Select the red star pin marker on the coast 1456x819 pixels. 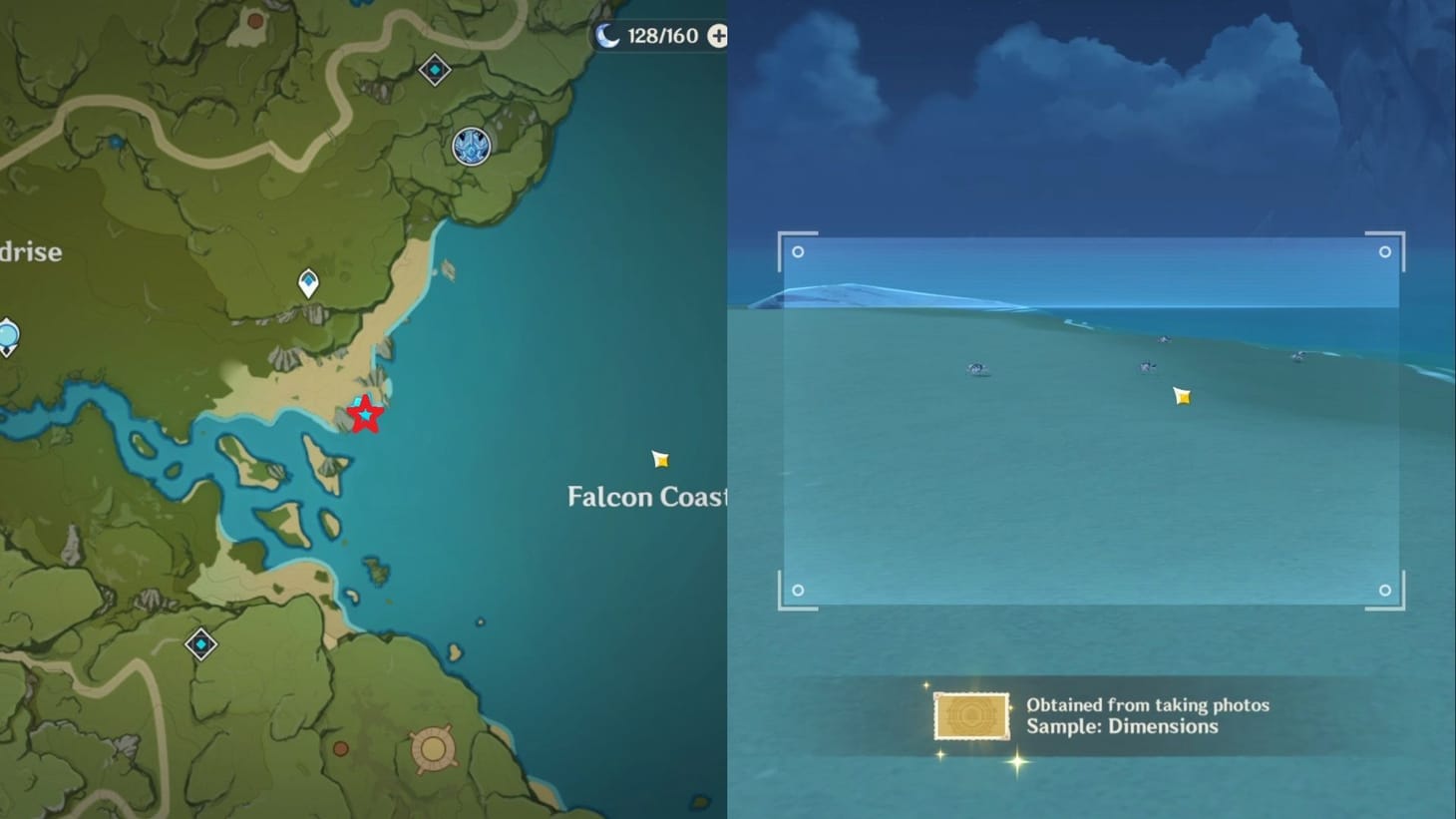[x=365, y=415]
